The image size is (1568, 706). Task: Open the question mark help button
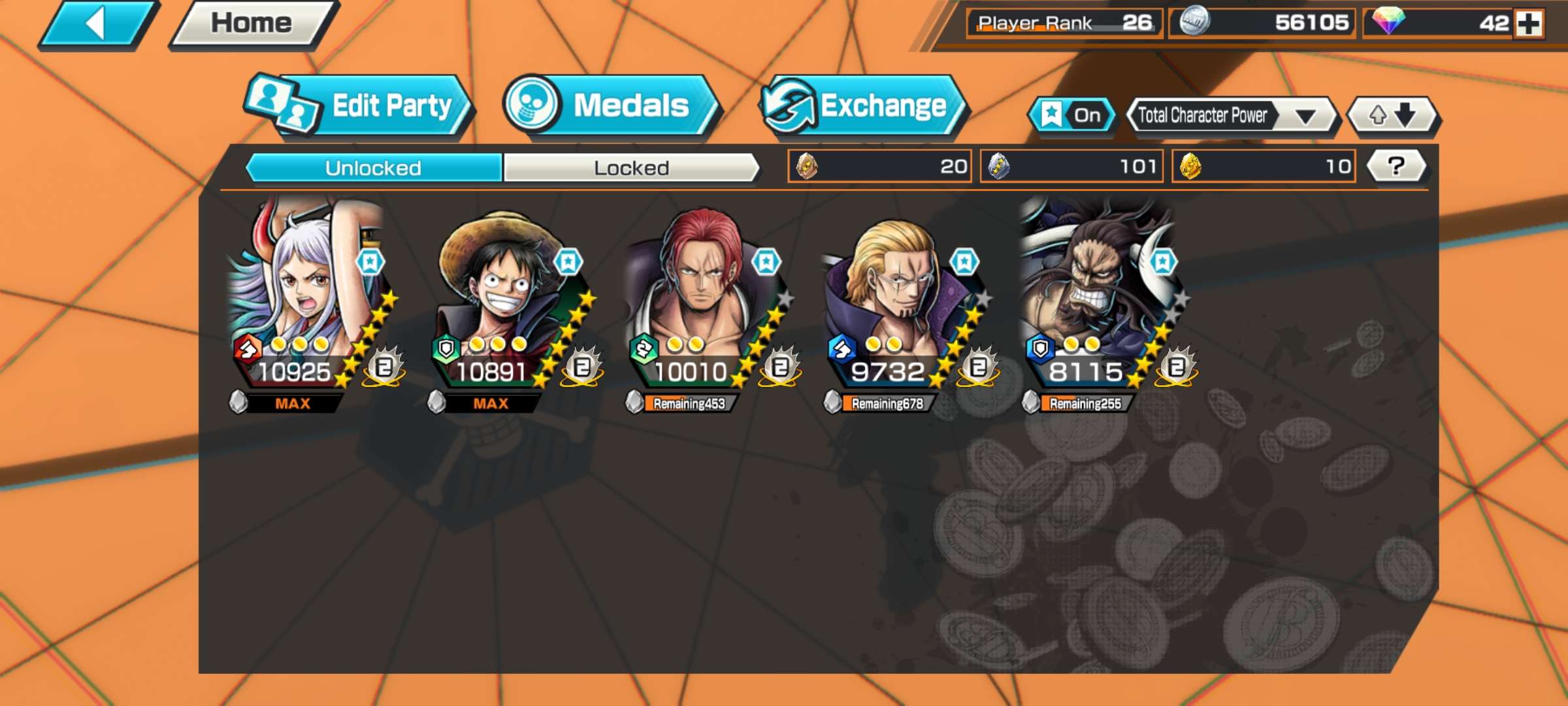[1396, 166]
